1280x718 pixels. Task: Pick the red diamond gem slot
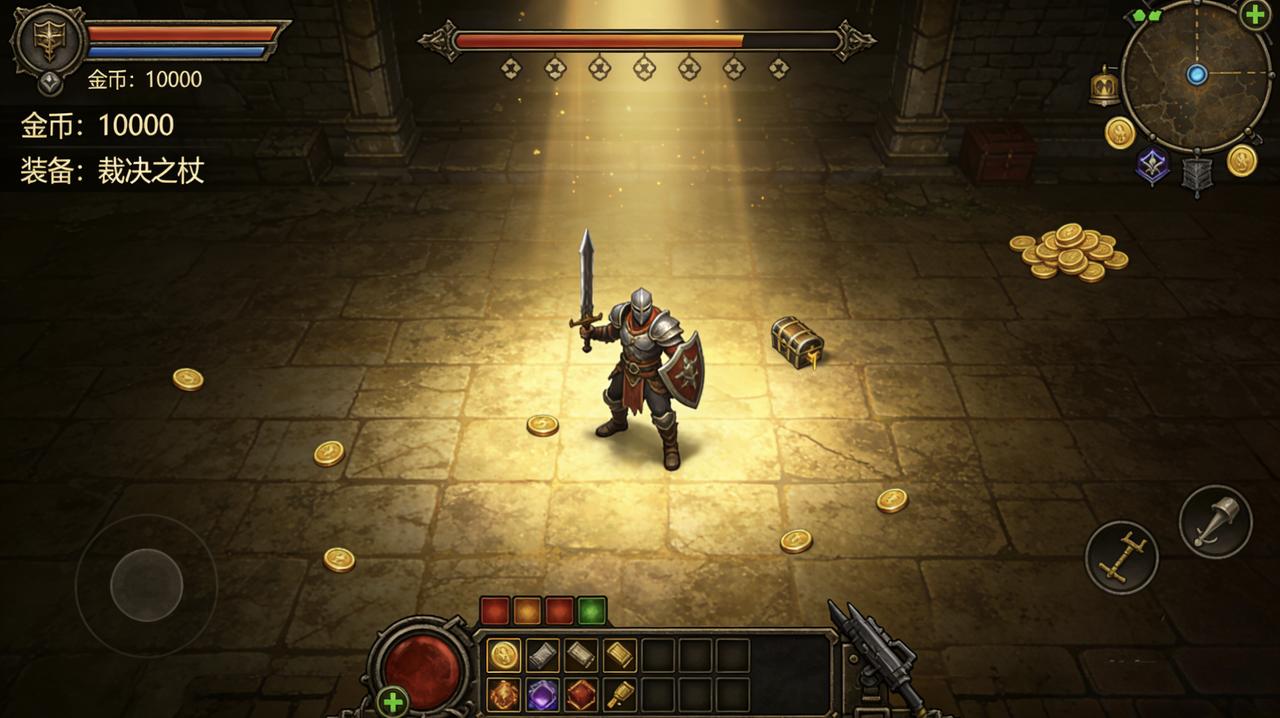coord(582,694)
